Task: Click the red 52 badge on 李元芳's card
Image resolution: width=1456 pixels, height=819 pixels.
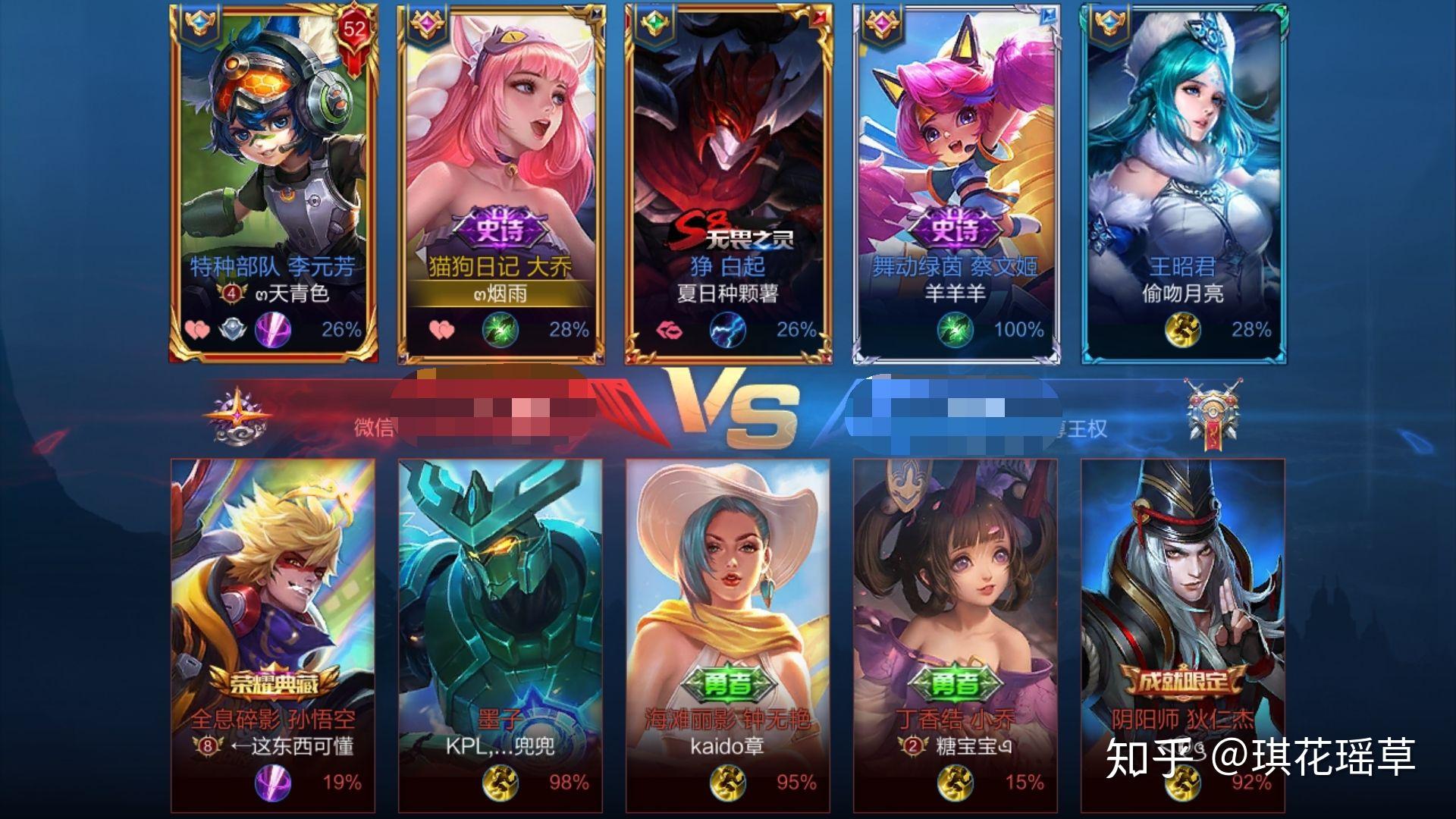Action: tap(354, 32)
